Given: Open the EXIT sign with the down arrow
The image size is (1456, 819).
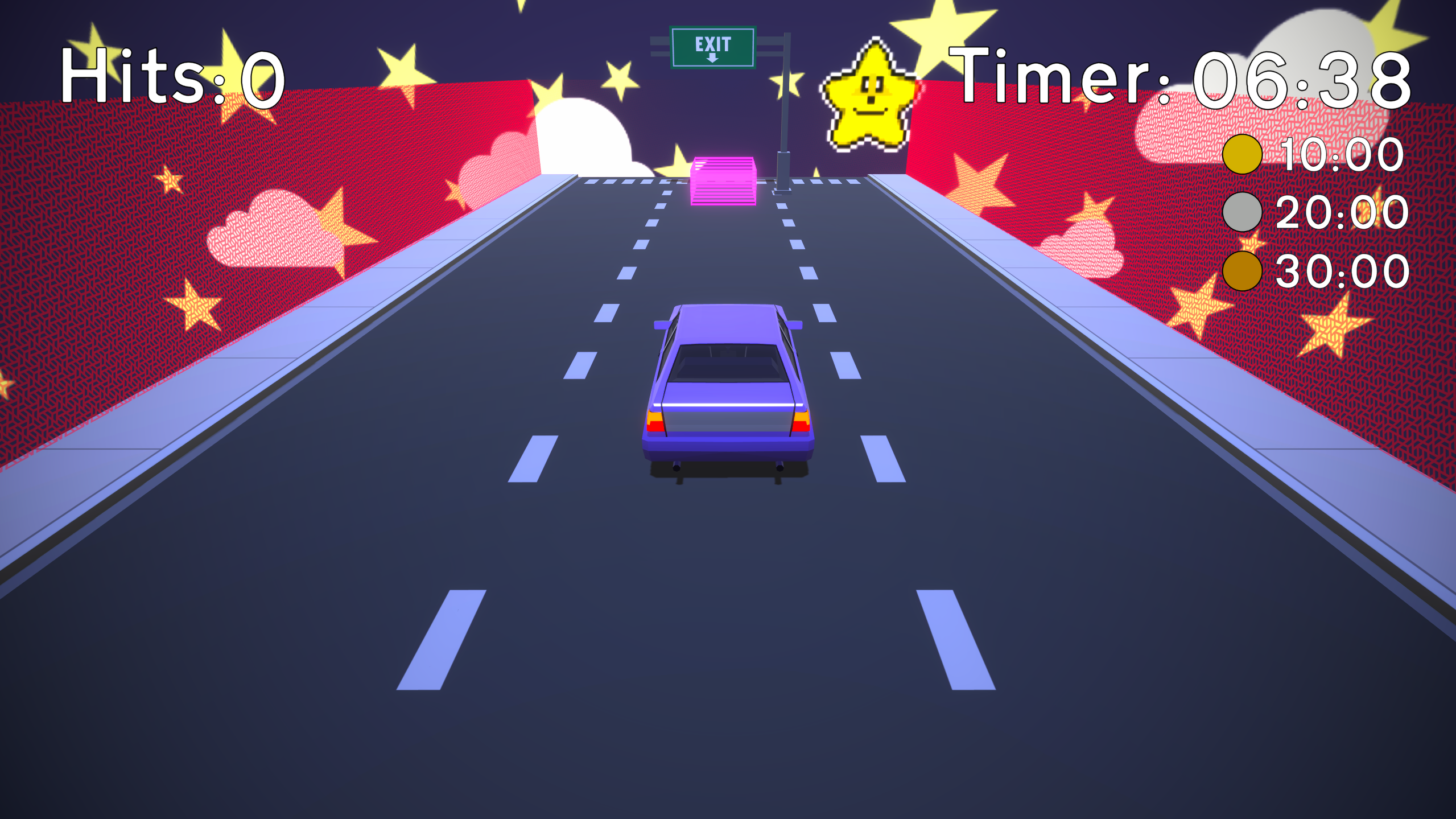Looking at the screenshot, I should click(x=713, y=47).
